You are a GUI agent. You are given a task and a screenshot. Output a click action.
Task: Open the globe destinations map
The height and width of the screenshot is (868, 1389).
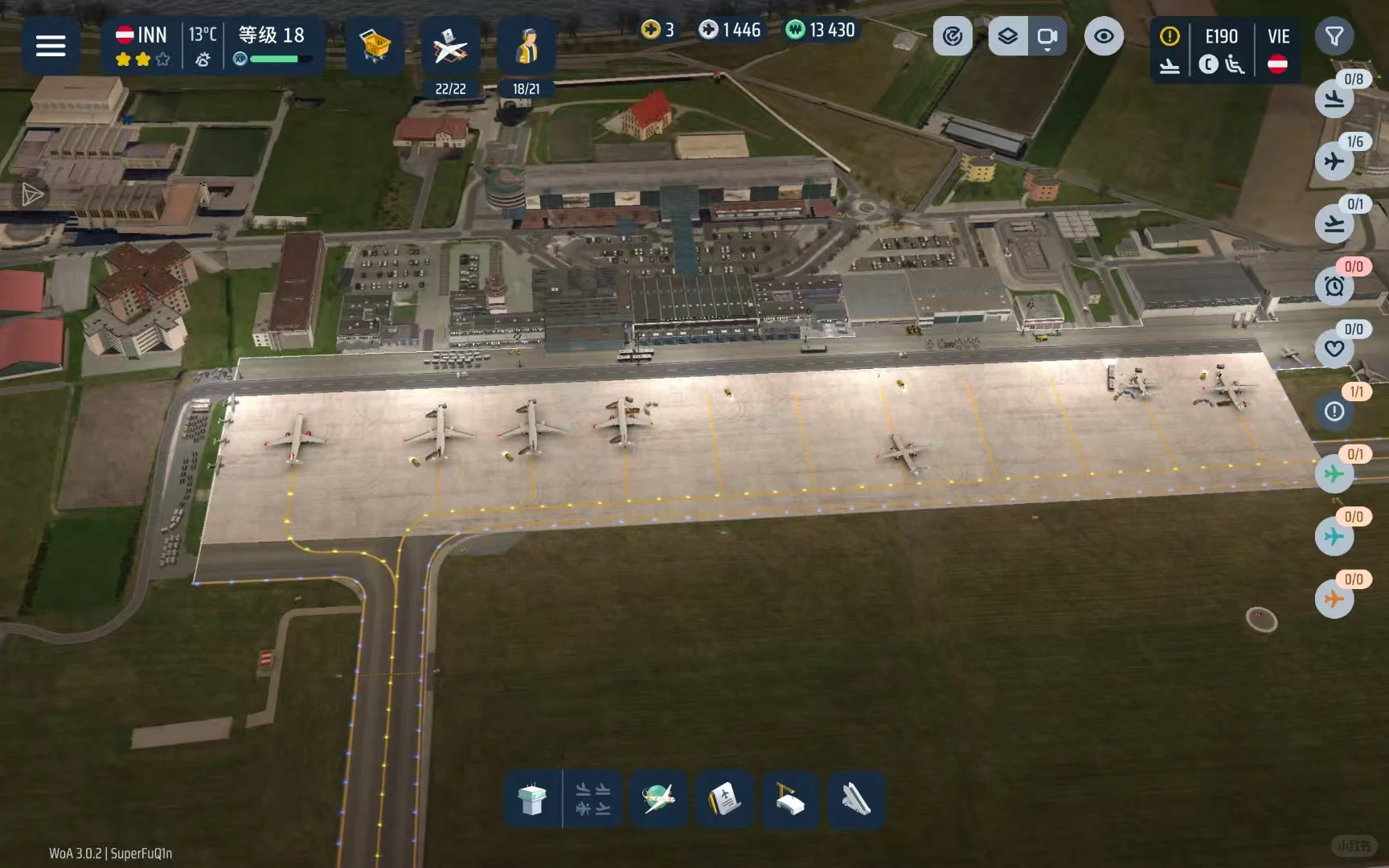pyautogui.click(x=658, y=800)
